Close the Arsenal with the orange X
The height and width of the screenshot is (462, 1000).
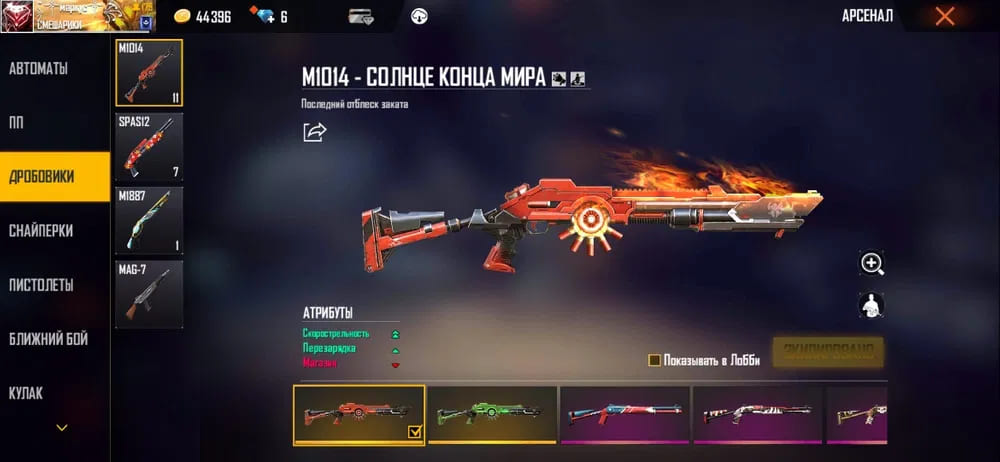click(x=944, y=16)
